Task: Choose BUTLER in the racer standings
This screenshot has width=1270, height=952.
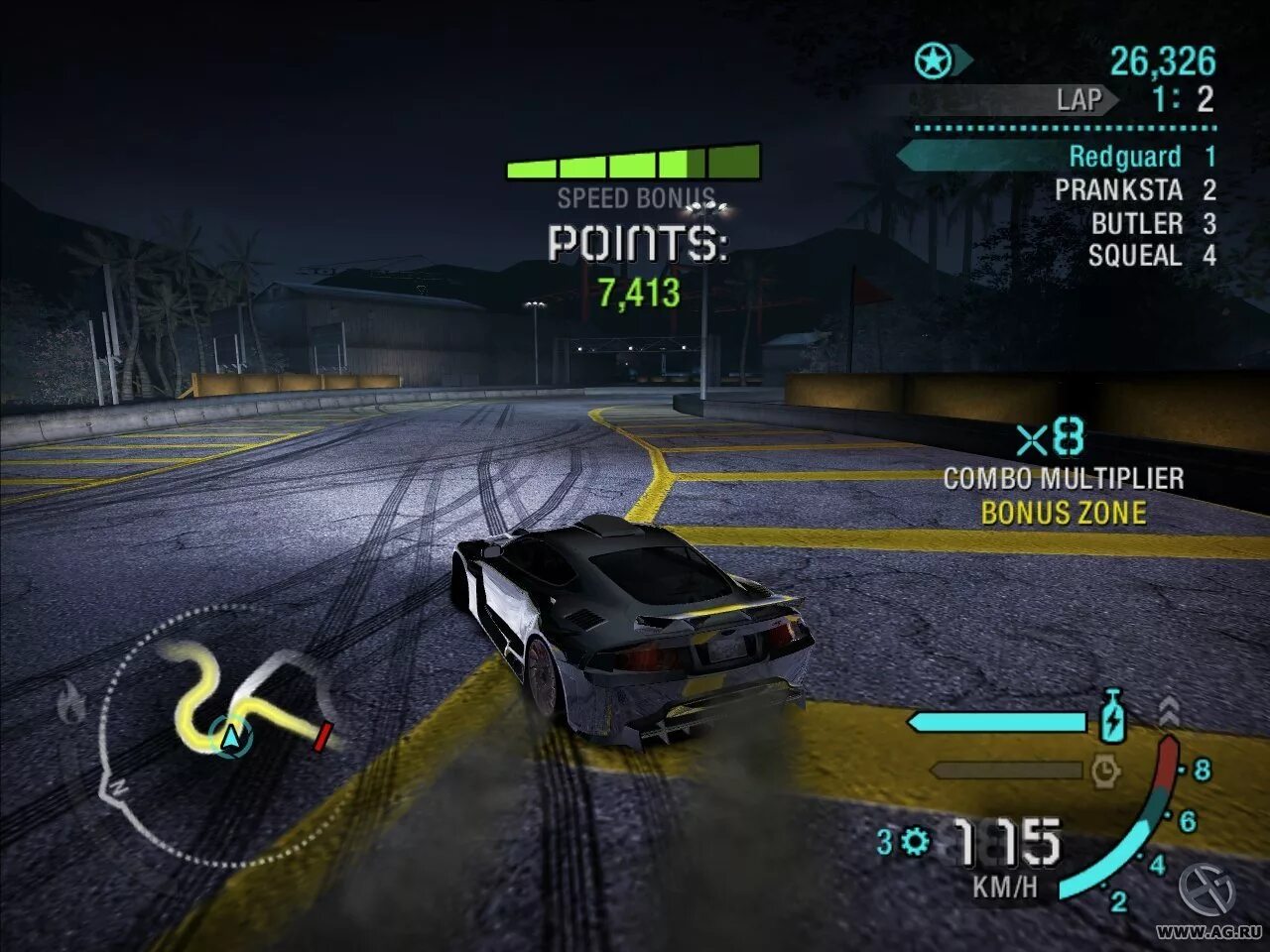Action: tap(1137, 223)
